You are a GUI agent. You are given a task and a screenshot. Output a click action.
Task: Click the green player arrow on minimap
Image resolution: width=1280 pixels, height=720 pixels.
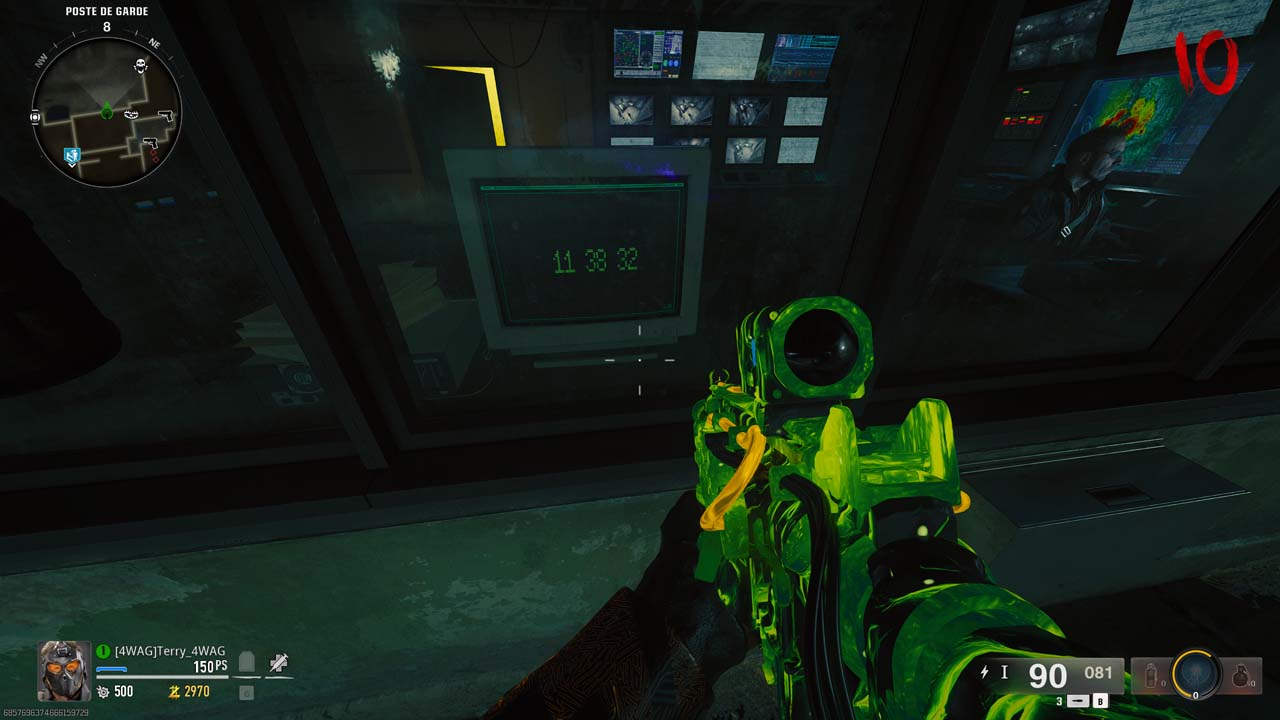(106, 112)
